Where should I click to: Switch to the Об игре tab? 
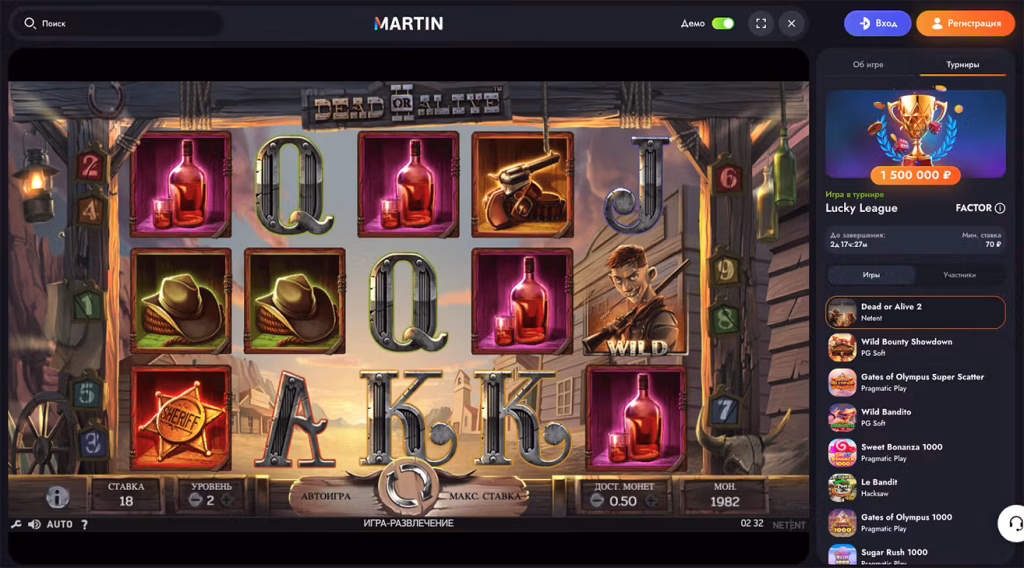(868, 64)
